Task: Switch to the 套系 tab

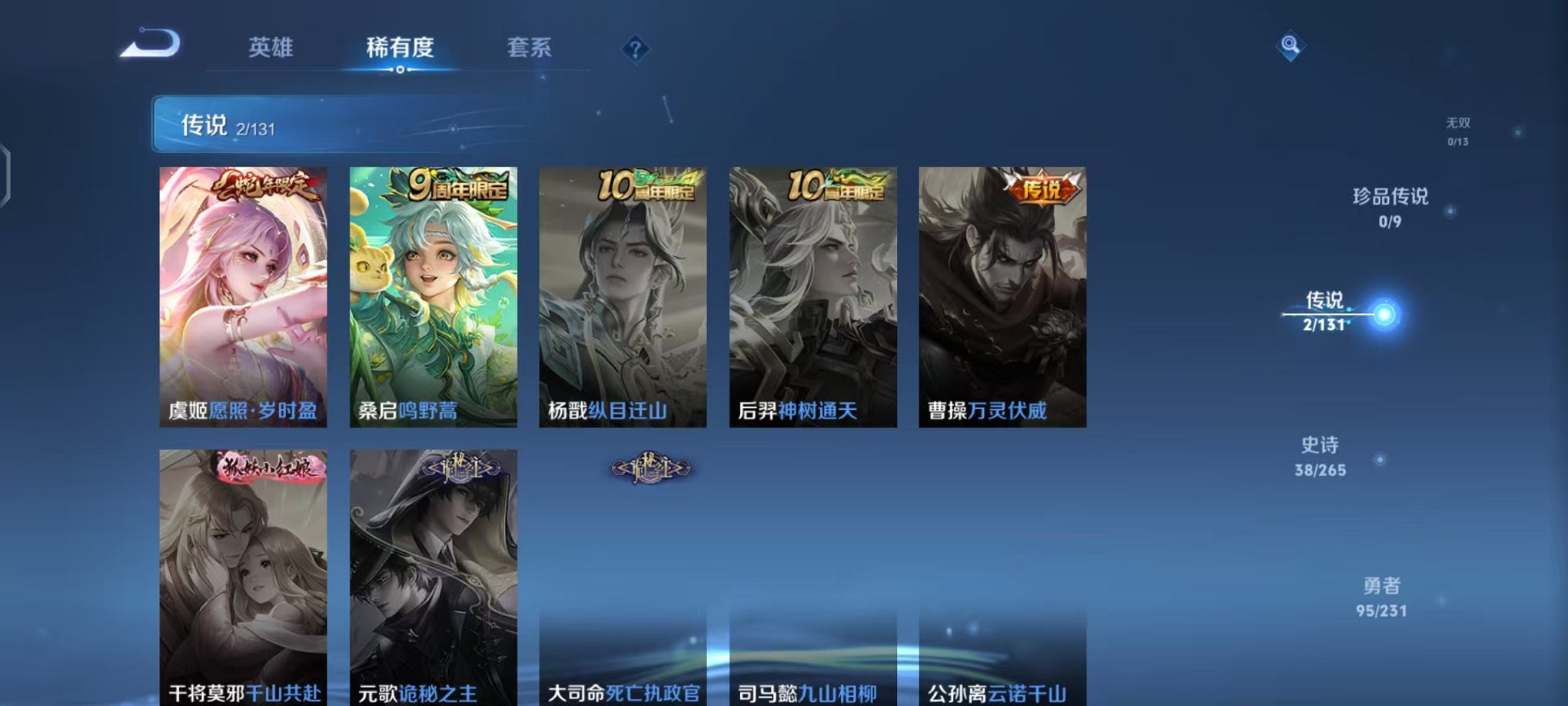Action: [529, 48]
